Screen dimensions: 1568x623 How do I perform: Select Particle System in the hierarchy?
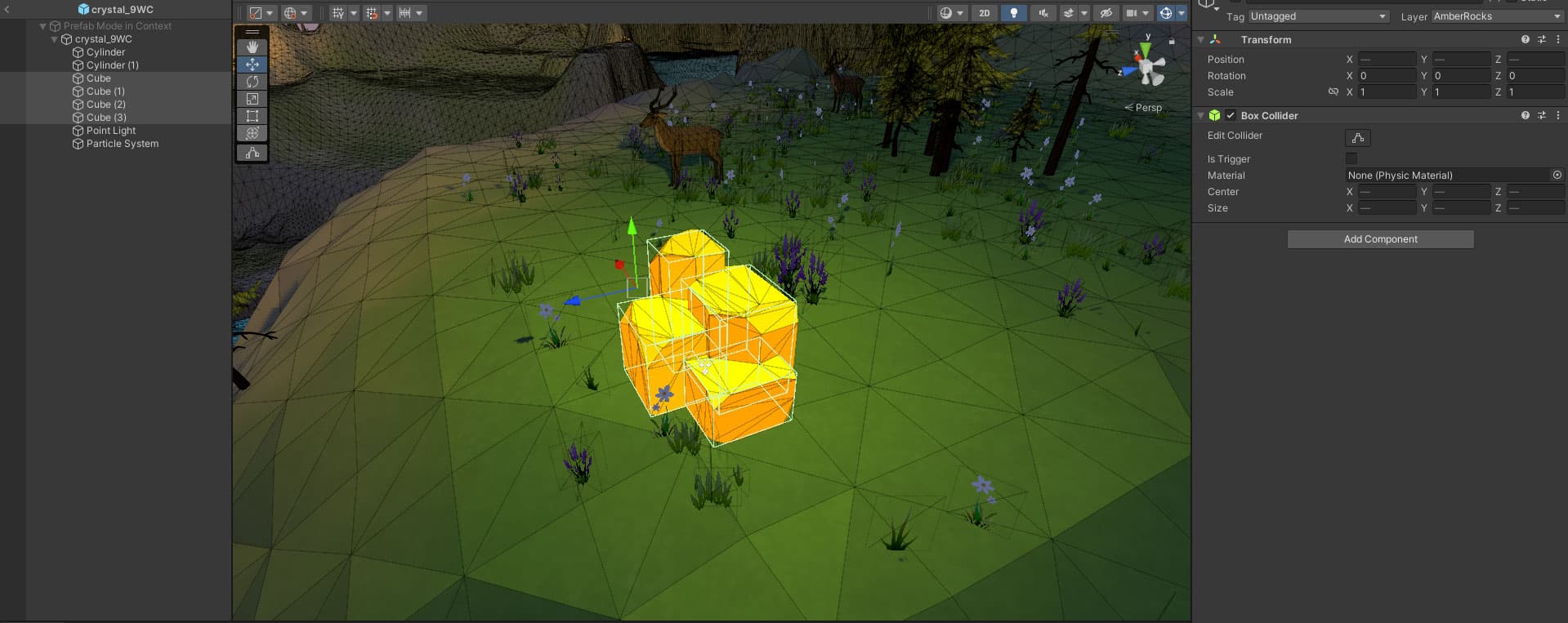coord(122,144)
